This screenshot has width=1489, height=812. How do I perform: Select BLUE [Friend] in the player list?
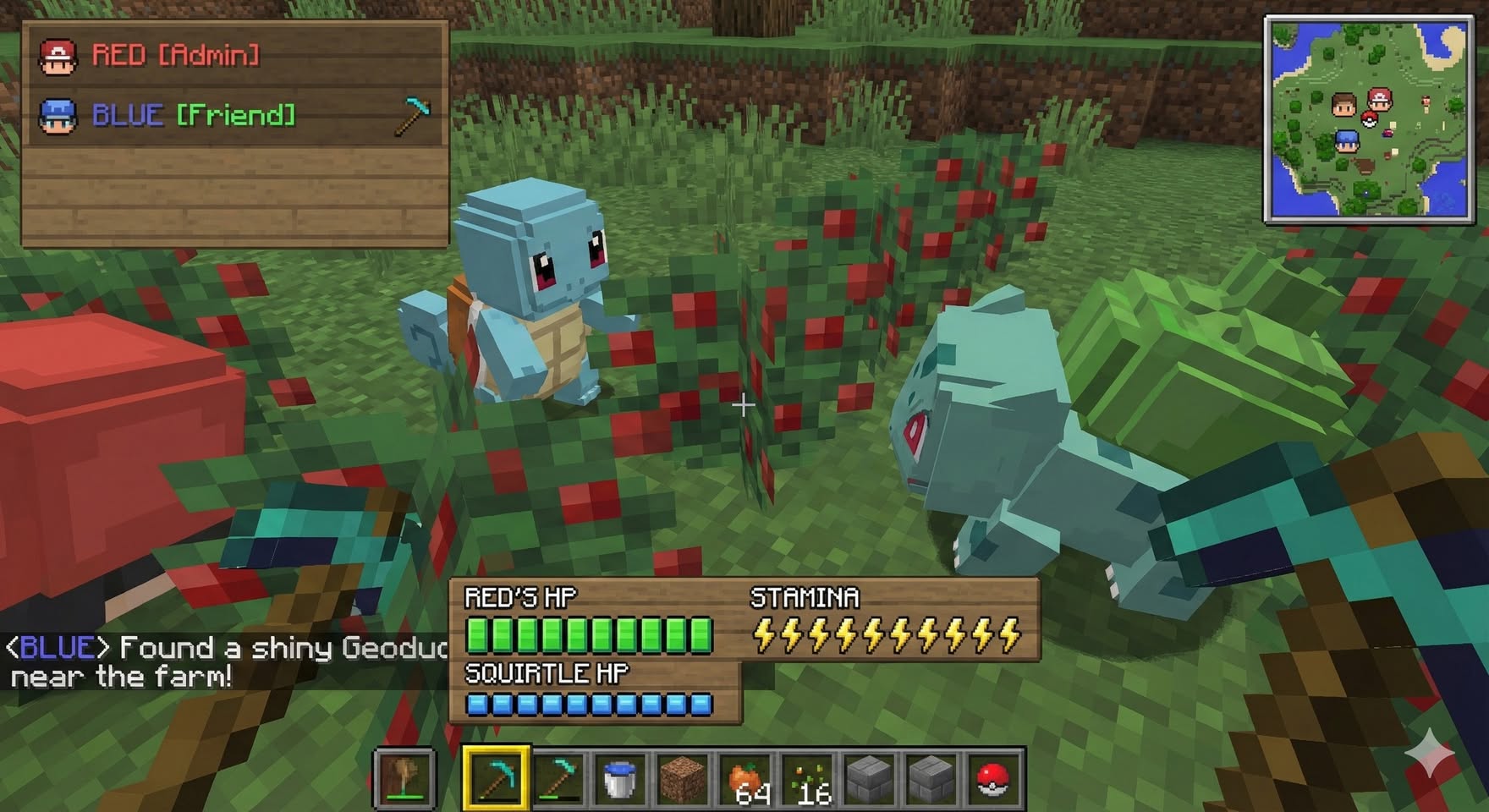193,115
